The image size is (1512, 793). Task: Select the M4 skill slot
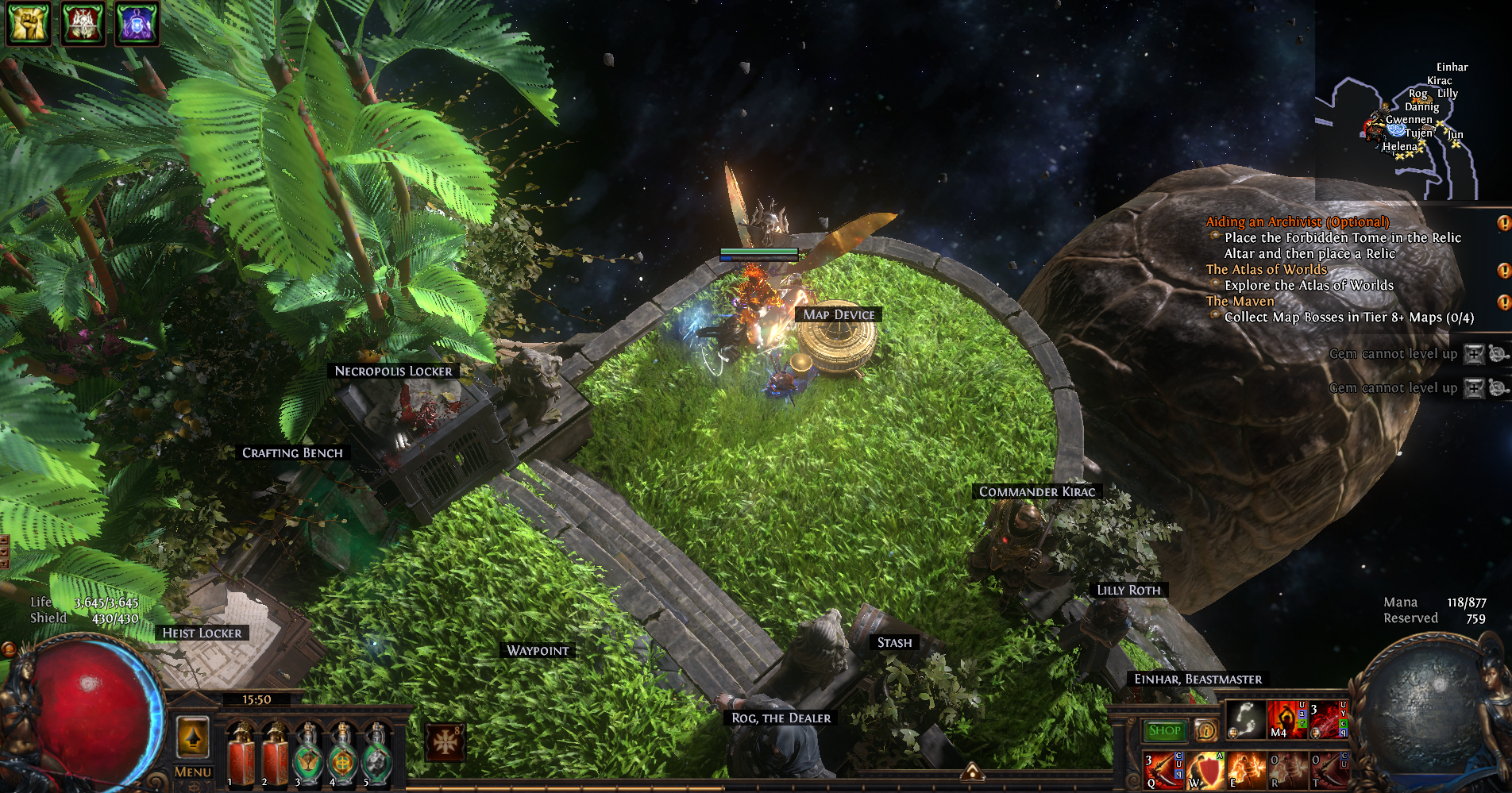[x=1286, y=720]
